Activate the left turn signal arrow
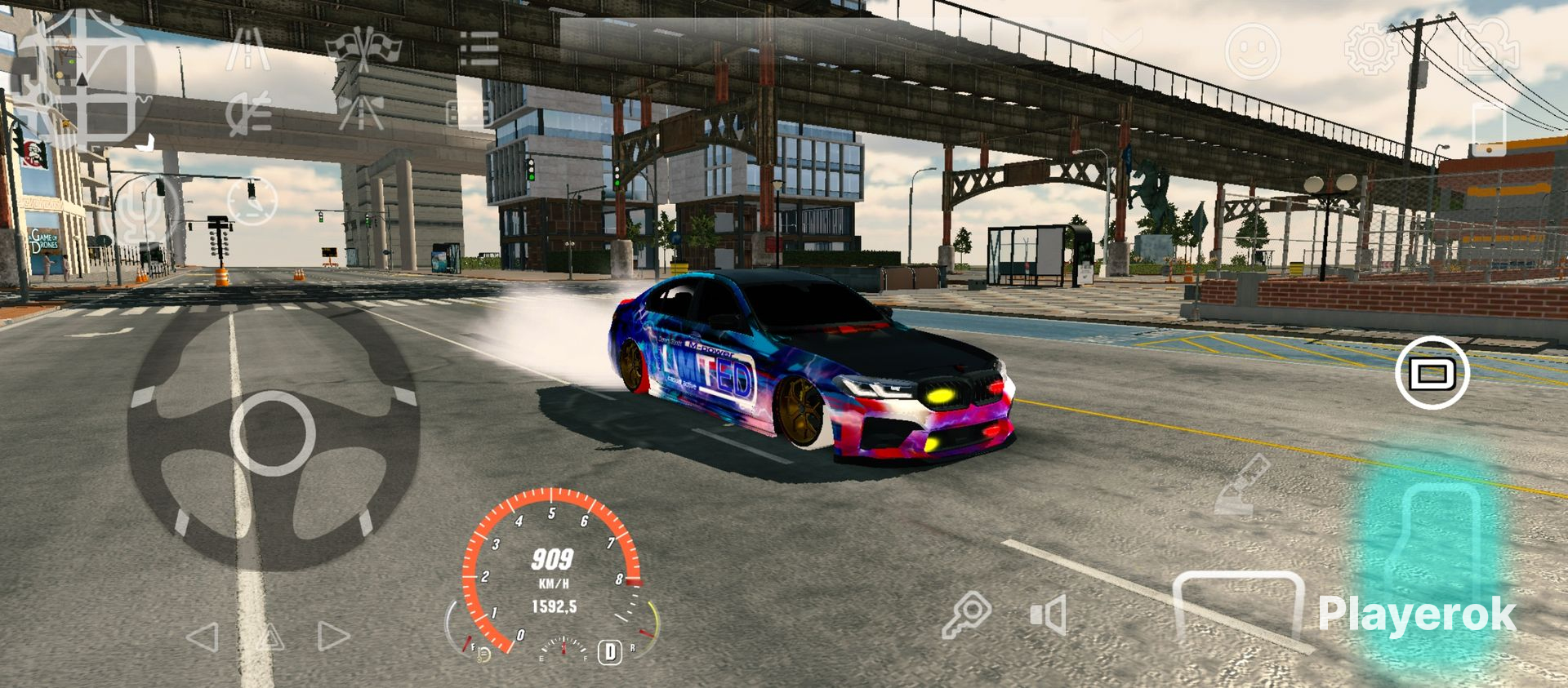 click(202, 637)
